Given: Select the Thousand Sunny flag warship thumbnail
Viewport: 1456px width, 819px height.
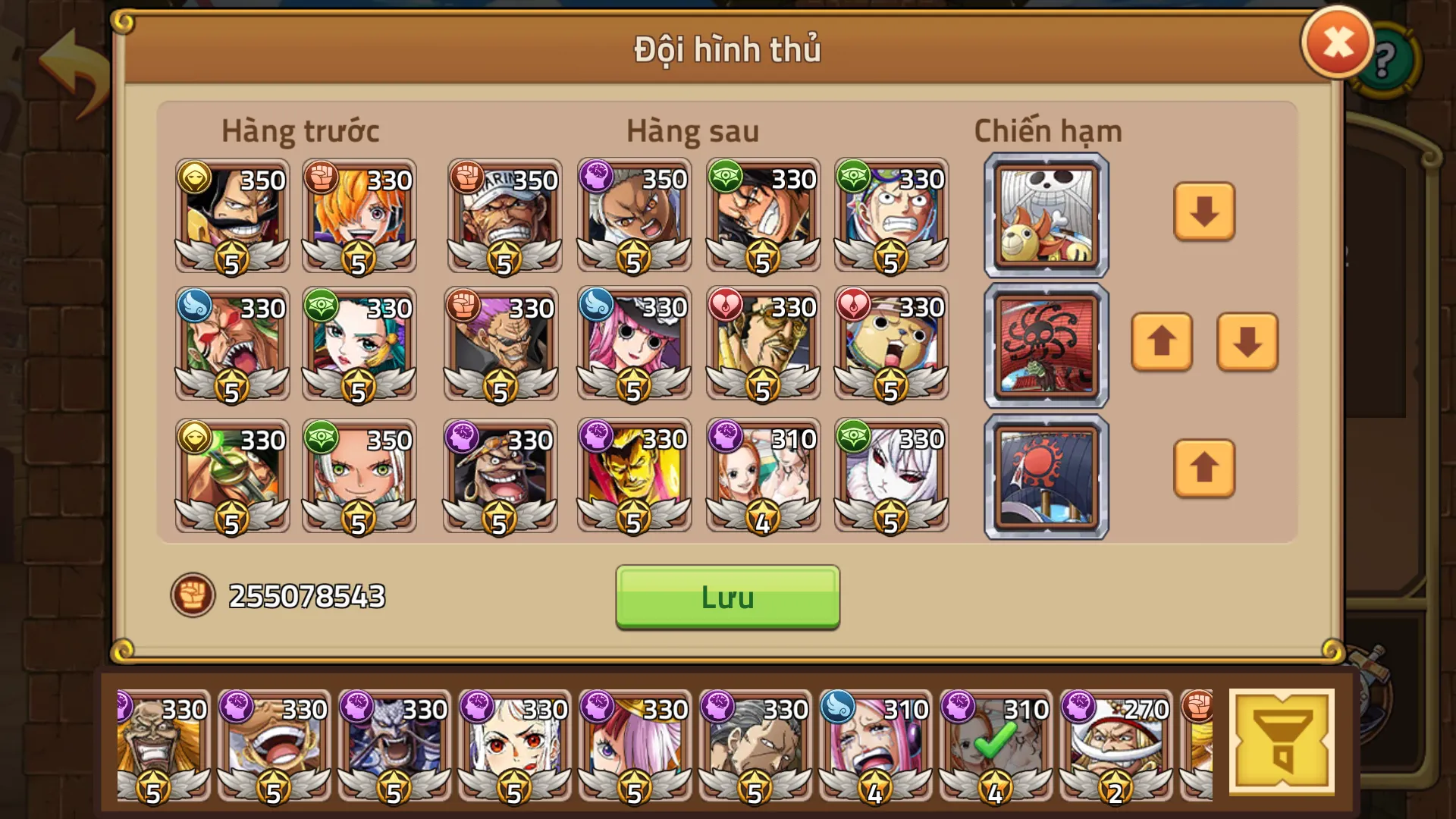Looking at the screenshot, I should 1045,215.
